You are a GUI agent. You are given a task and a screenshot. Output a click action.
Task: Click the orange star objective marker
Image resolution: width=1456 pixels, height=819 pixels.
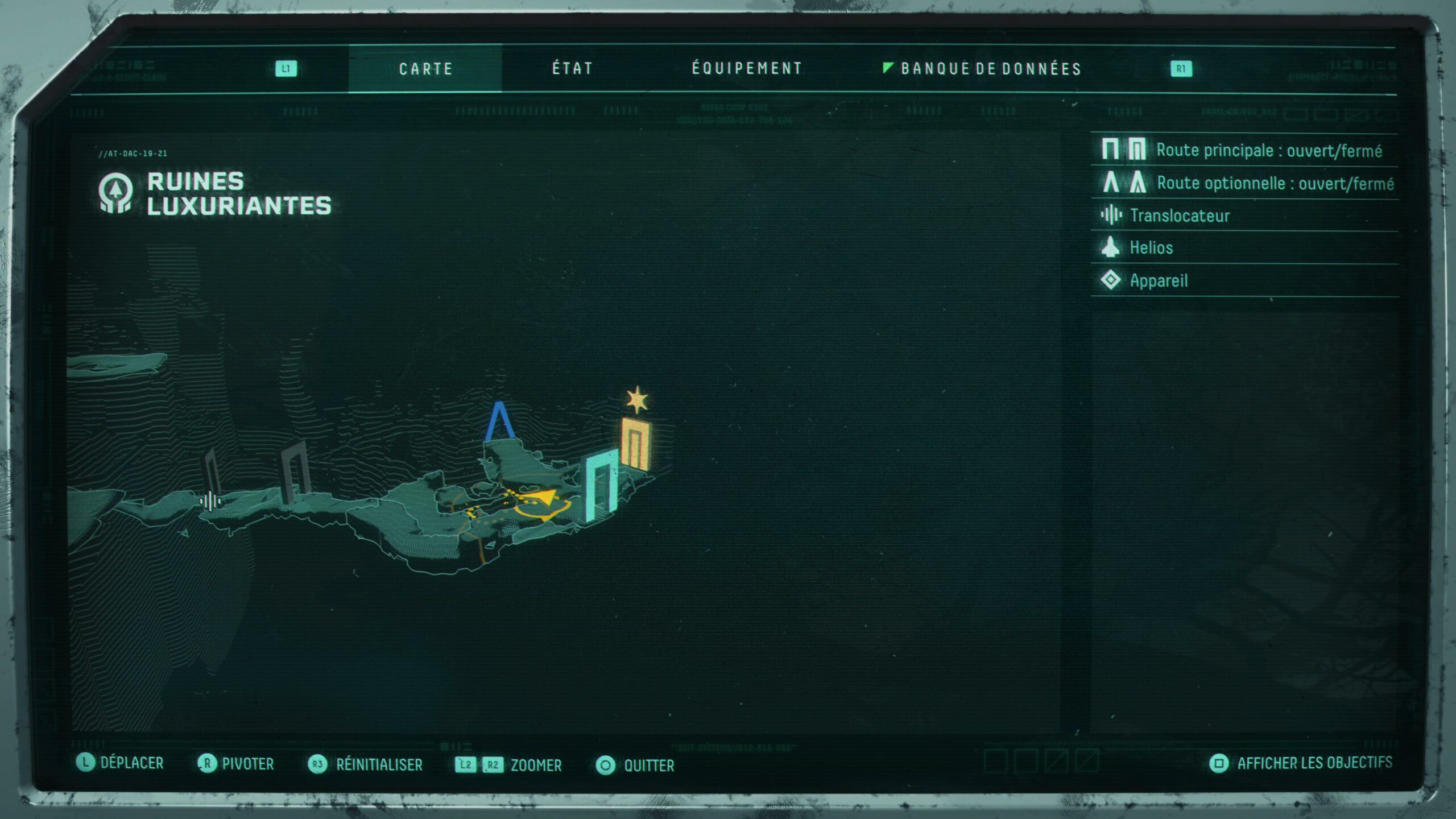pos(637,400)
